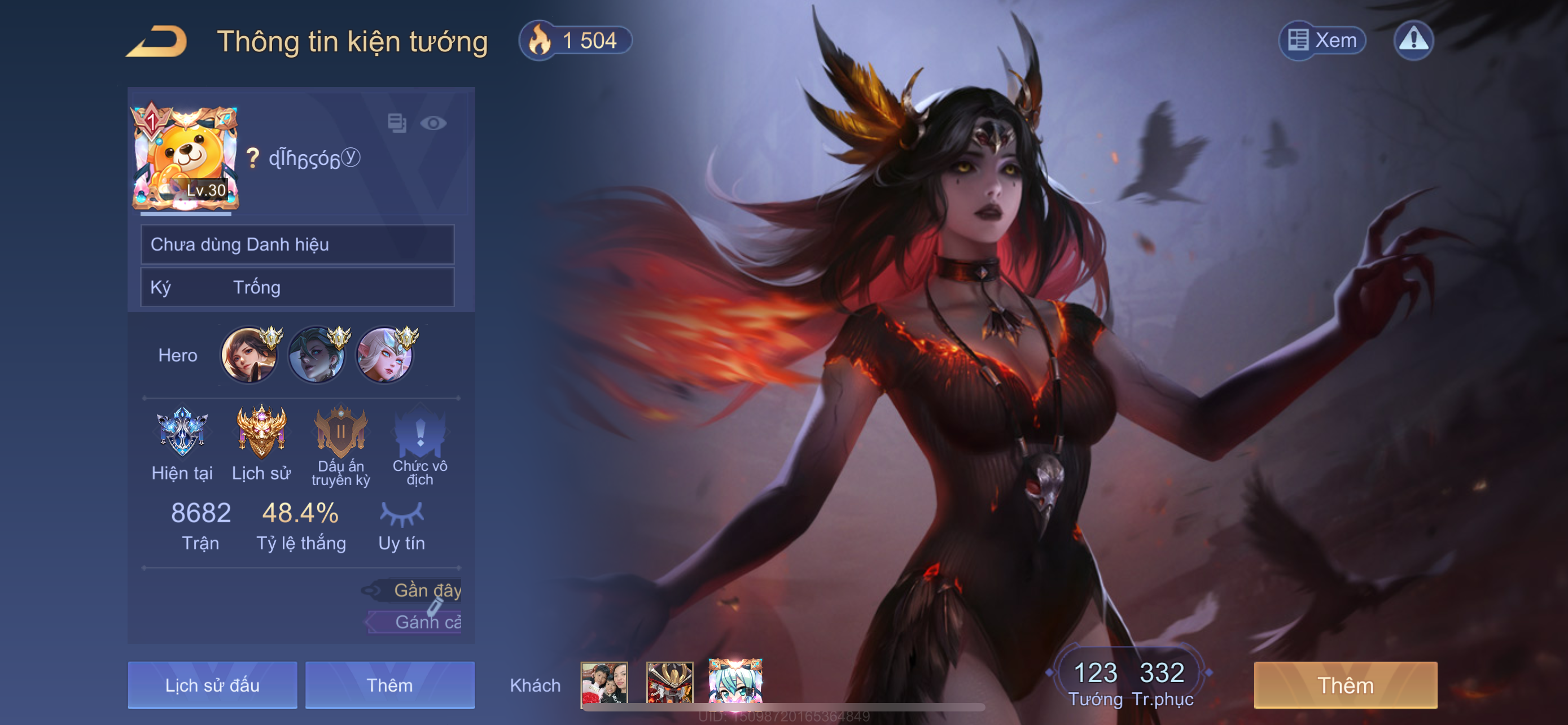The width and height of the screenshot is (1568, 725).
Task: View the Hiện tại rank badge
Action: tap(182, 433)
